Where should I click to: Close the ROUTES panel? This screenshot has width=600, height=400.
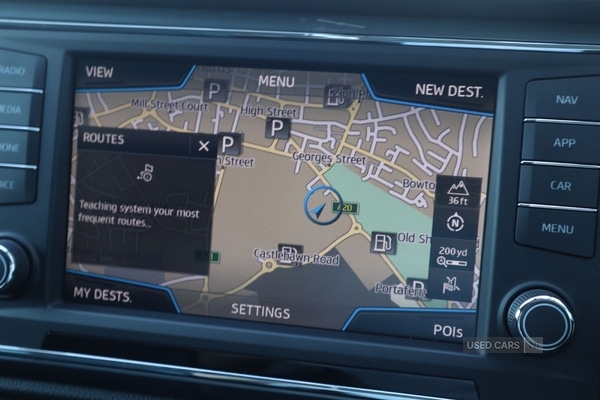click(204, 145)
